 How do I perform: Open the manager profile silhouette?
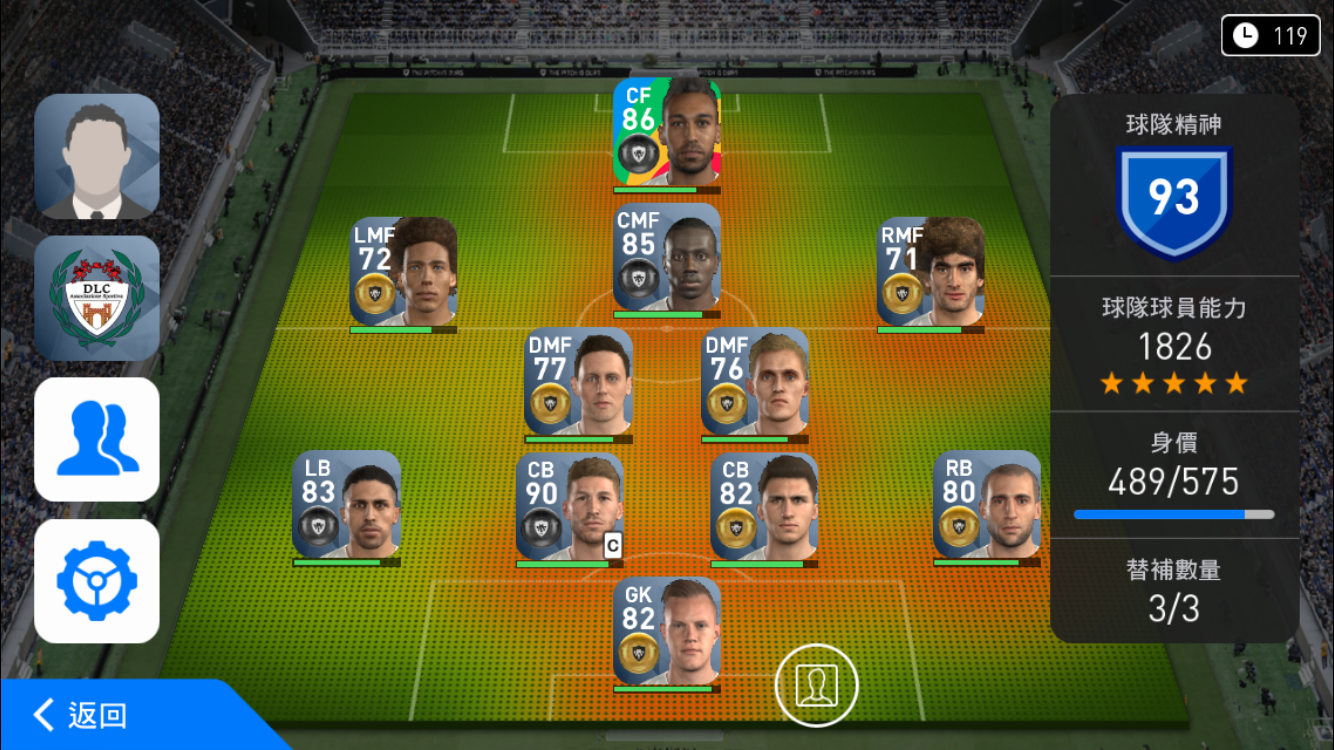[x=97, y=157]
